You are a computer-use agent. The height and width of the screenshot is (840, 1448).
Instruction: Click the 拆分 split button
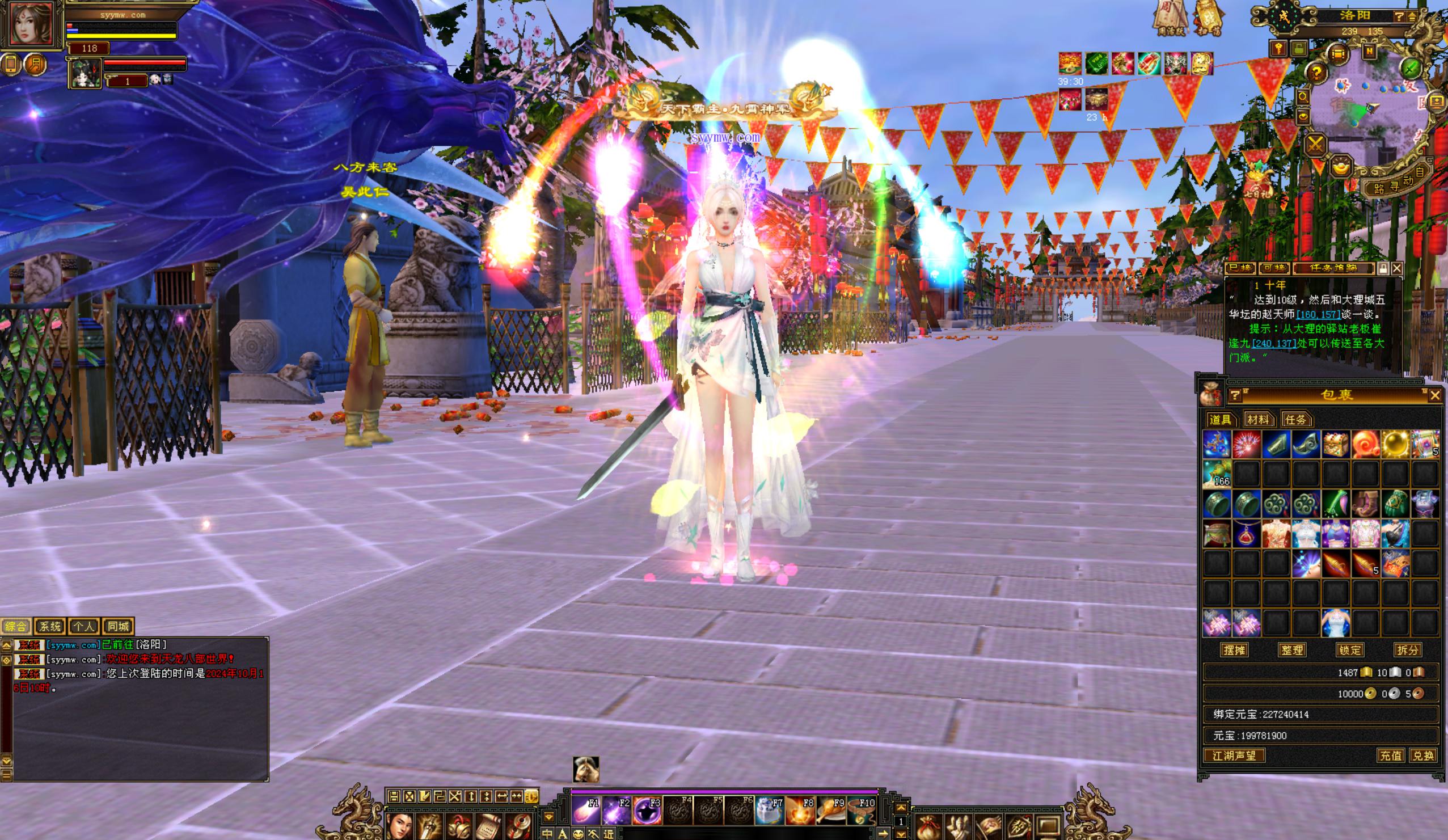click(1407, 650)
